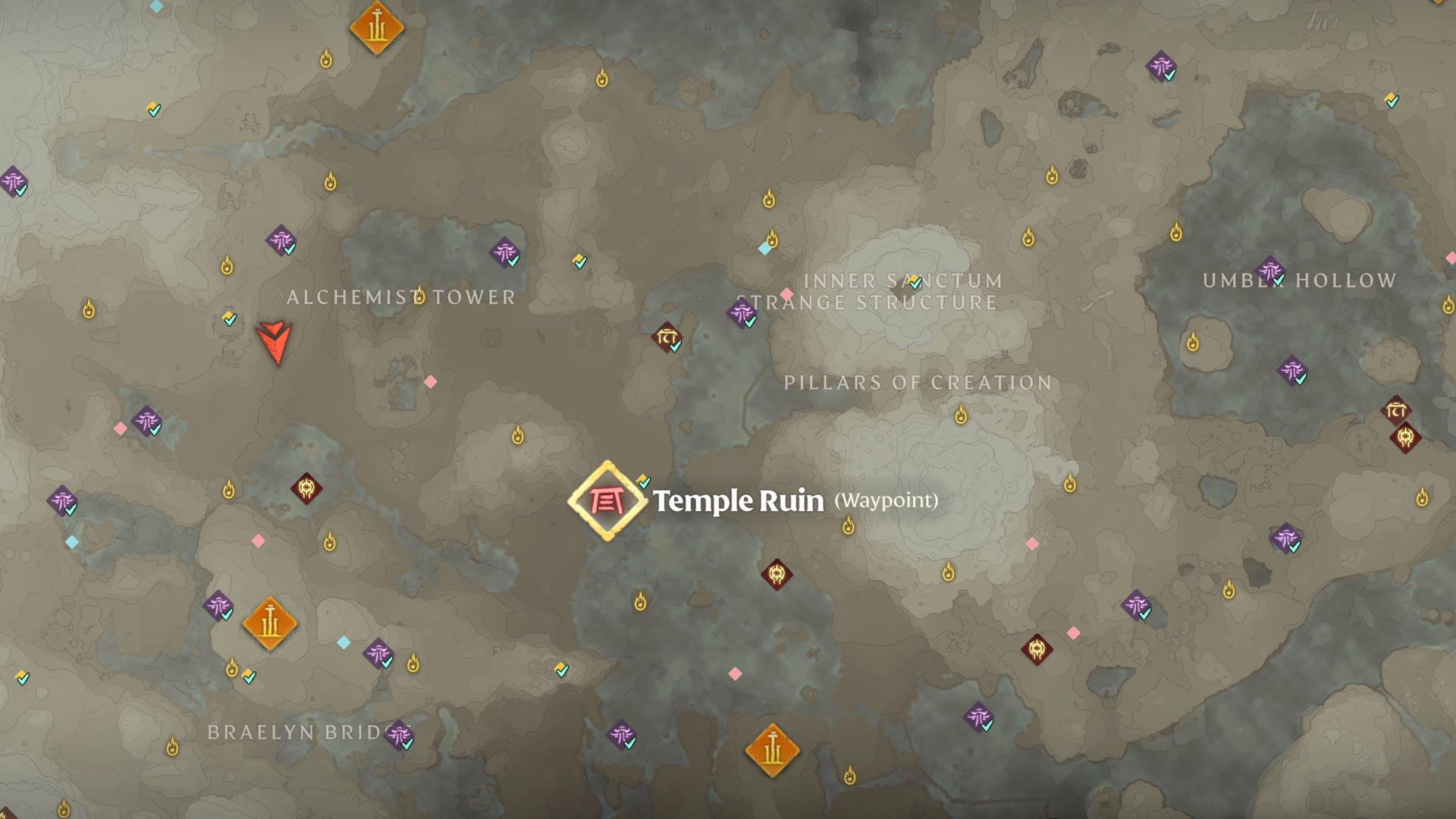This screenshot has height=819, width=1456.
Task: Select the dark red ruin marker near Inner Sanctum
Action: point(665,338)
